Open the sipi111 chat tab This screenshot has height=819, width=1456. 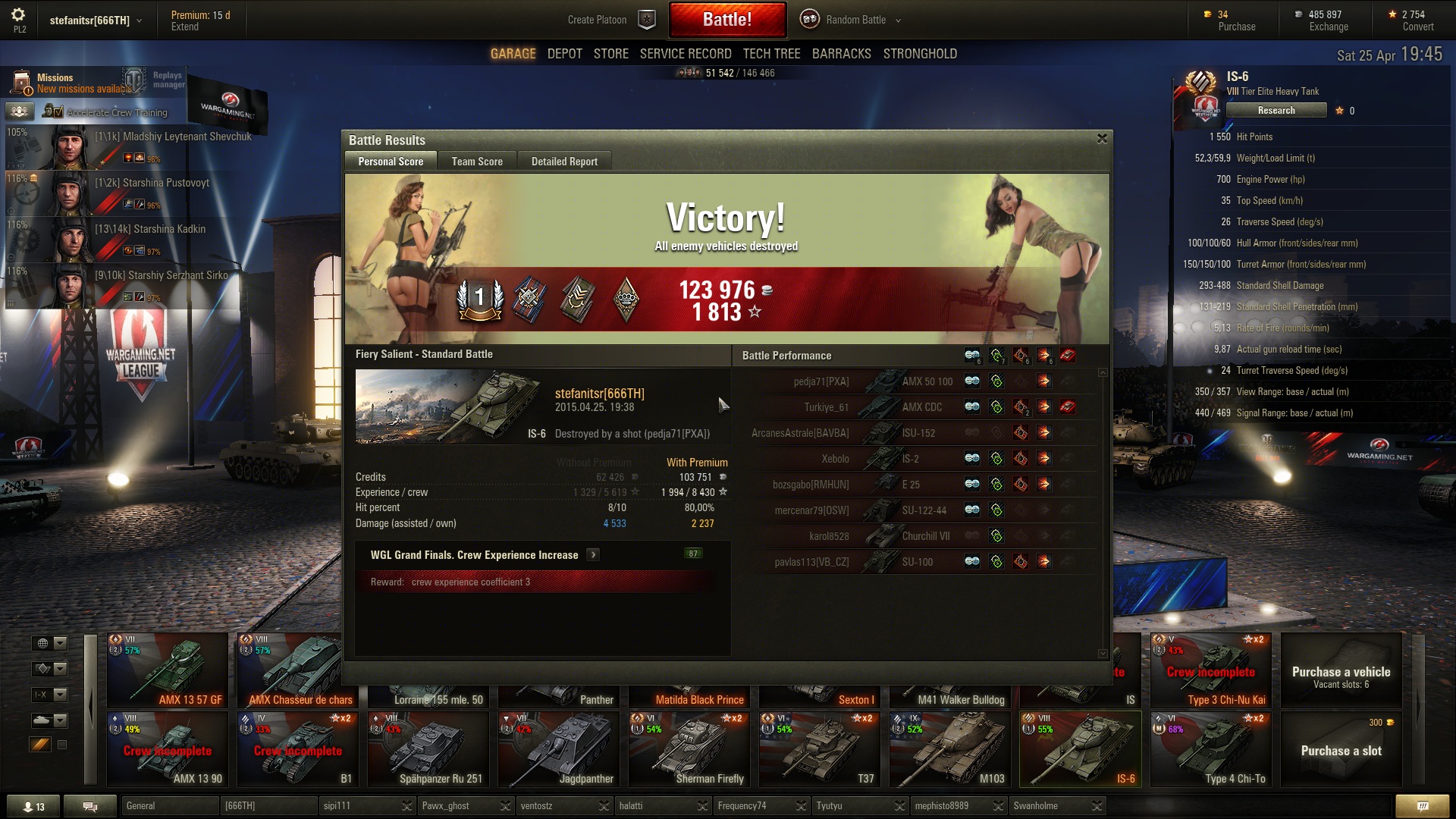pos(358,806)
